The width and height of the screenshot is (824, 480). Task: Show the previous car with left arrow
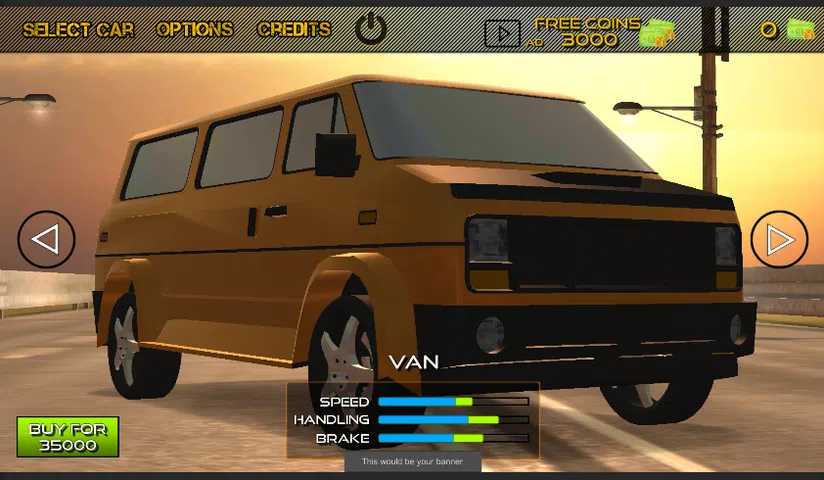(x=46, y=239)
